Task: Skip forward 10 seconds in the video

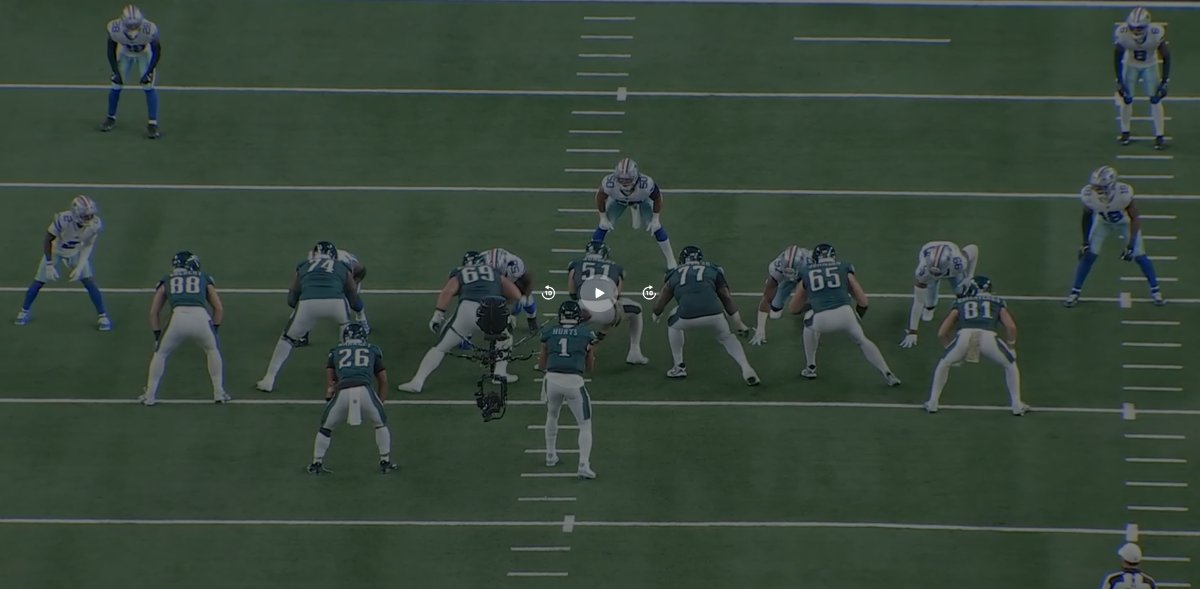Action: click(x=649, y=293)
